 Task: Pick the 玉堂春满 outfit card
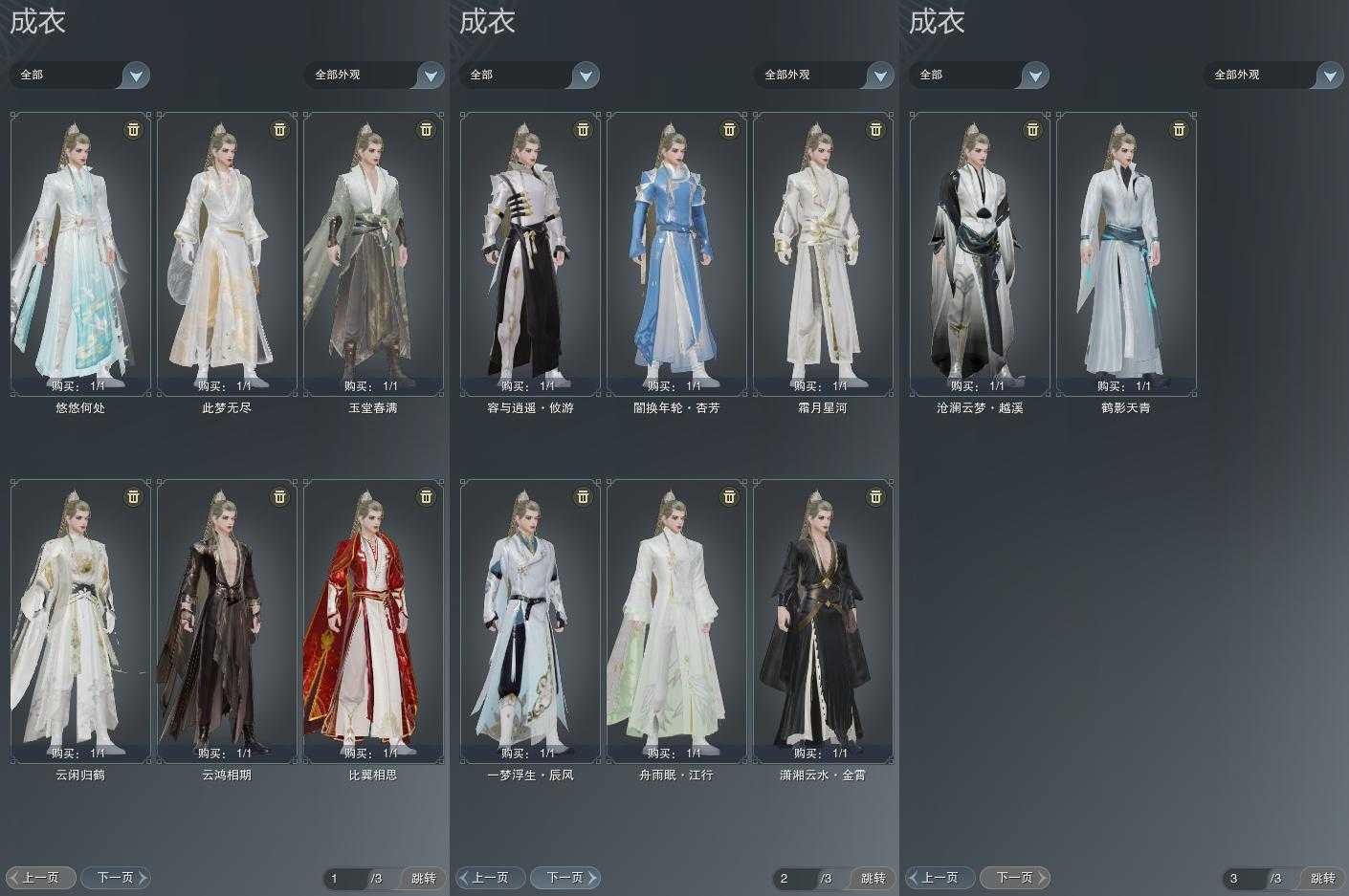(x=373, y=253)
